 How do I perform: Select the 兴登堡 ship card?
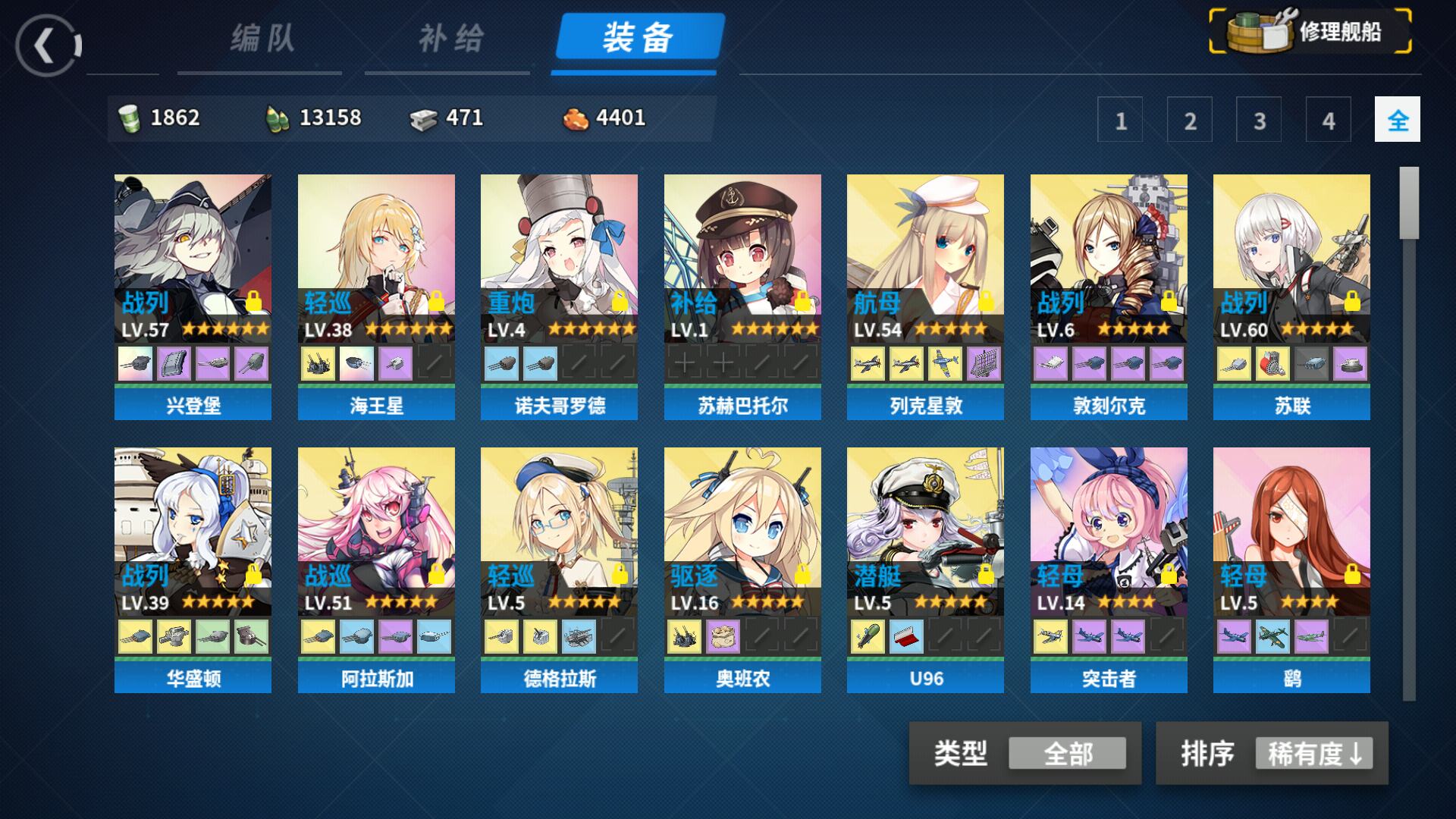pos(193,296)
